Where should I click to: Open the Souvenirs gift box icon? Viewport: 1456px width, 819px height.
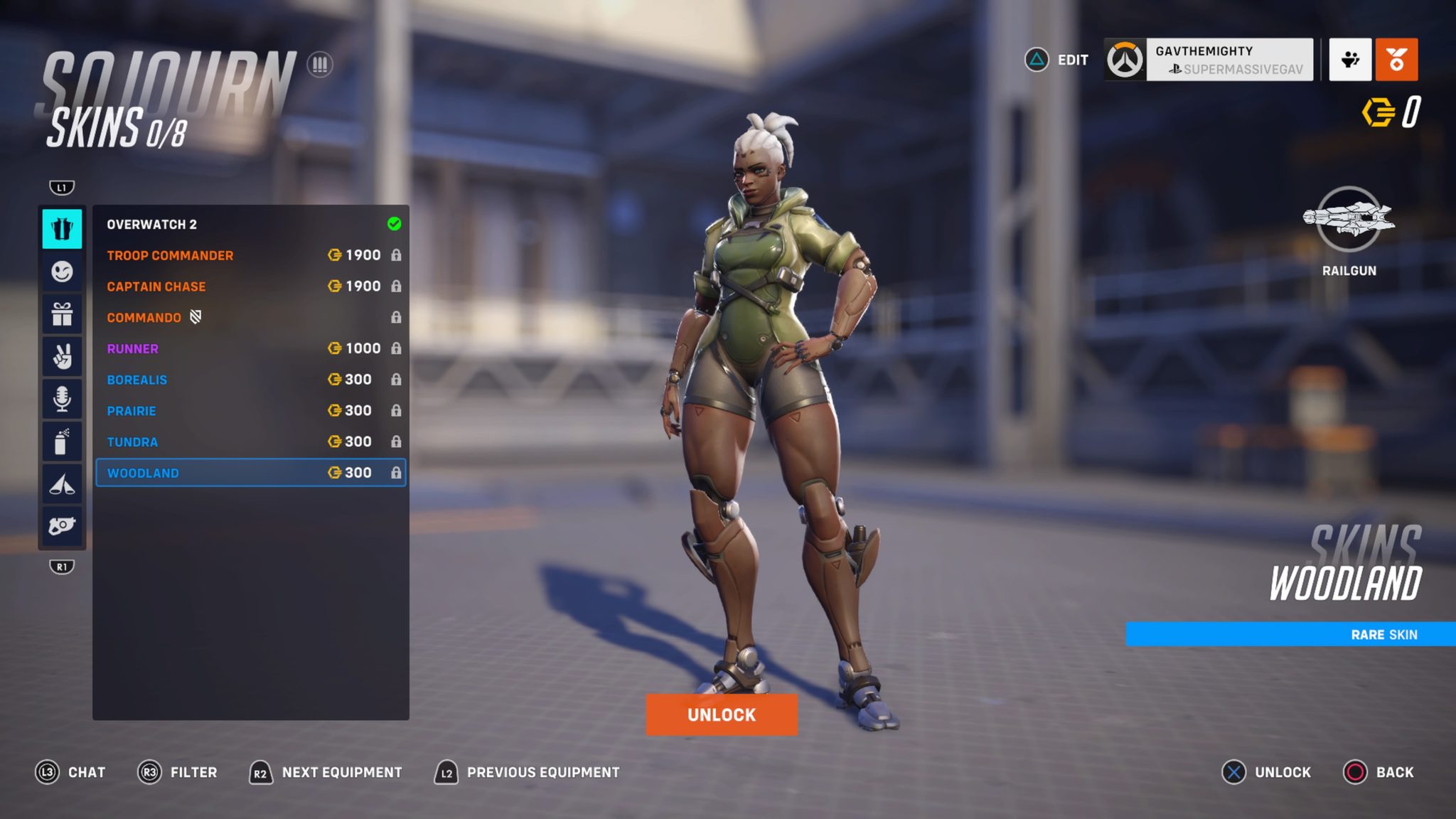click(x=63, y=315)
